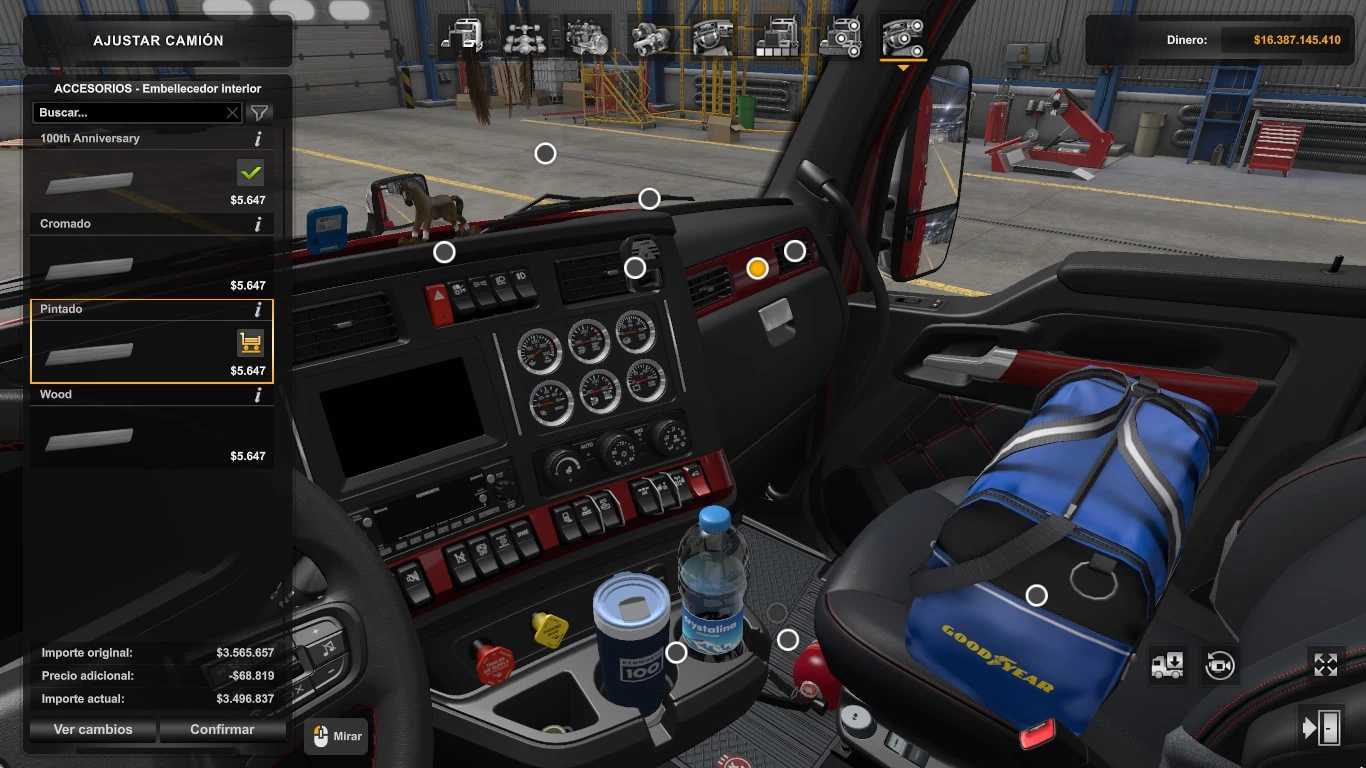Screen dimensions: 1366x768
Task: Open the chassis and axles tab
Action: point(524,37)
